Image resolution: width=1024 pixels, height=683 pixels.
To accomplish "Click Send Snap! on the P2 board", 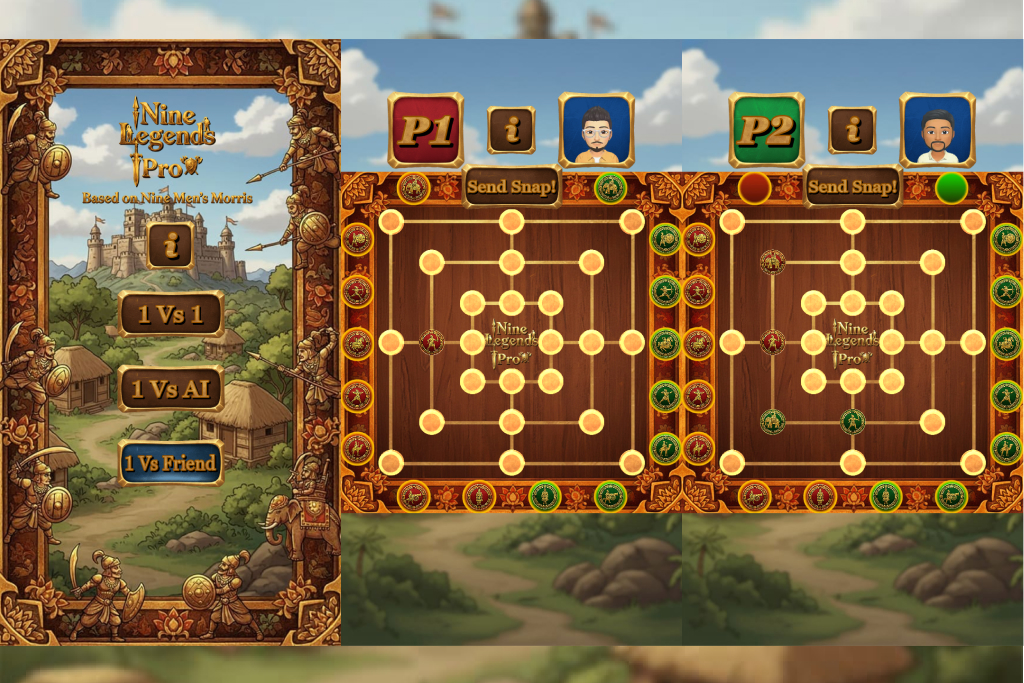I will tap(852, 186).
